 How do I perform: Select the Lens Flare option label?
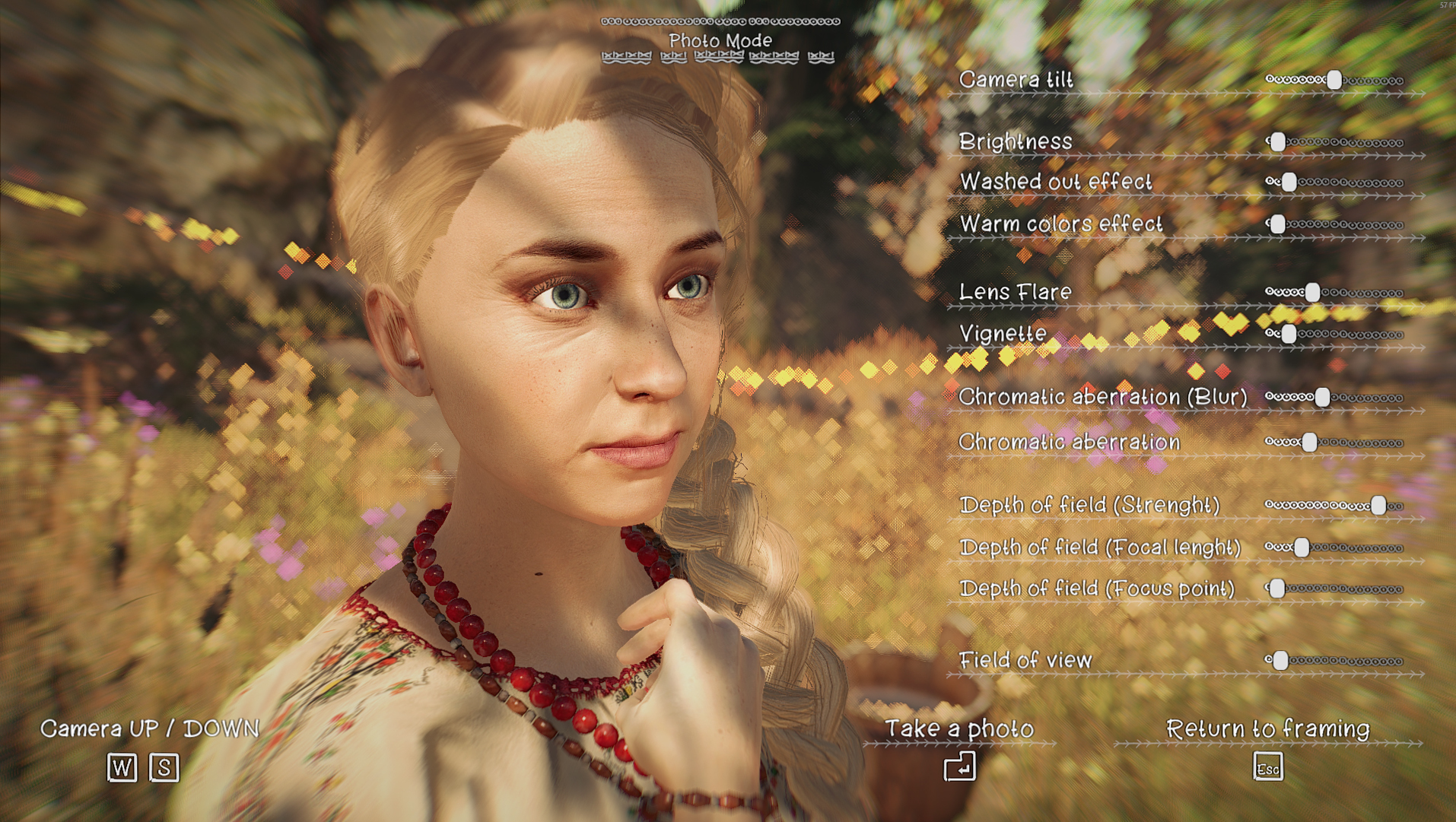[x=1015, y=292]
